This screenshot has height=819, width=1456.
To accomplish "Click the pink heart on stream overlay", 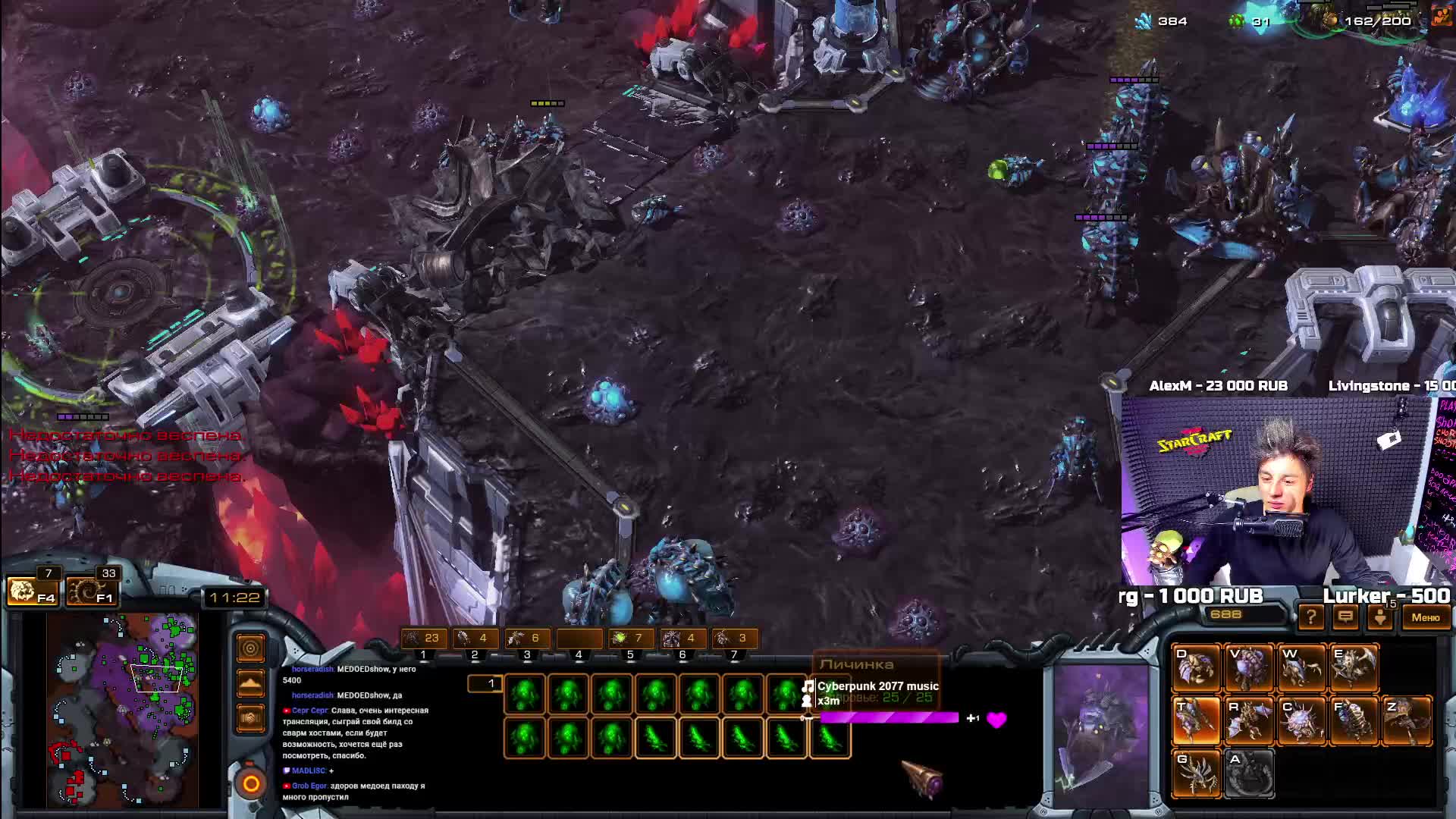I will pyautogui.click(x=996, y=719).
